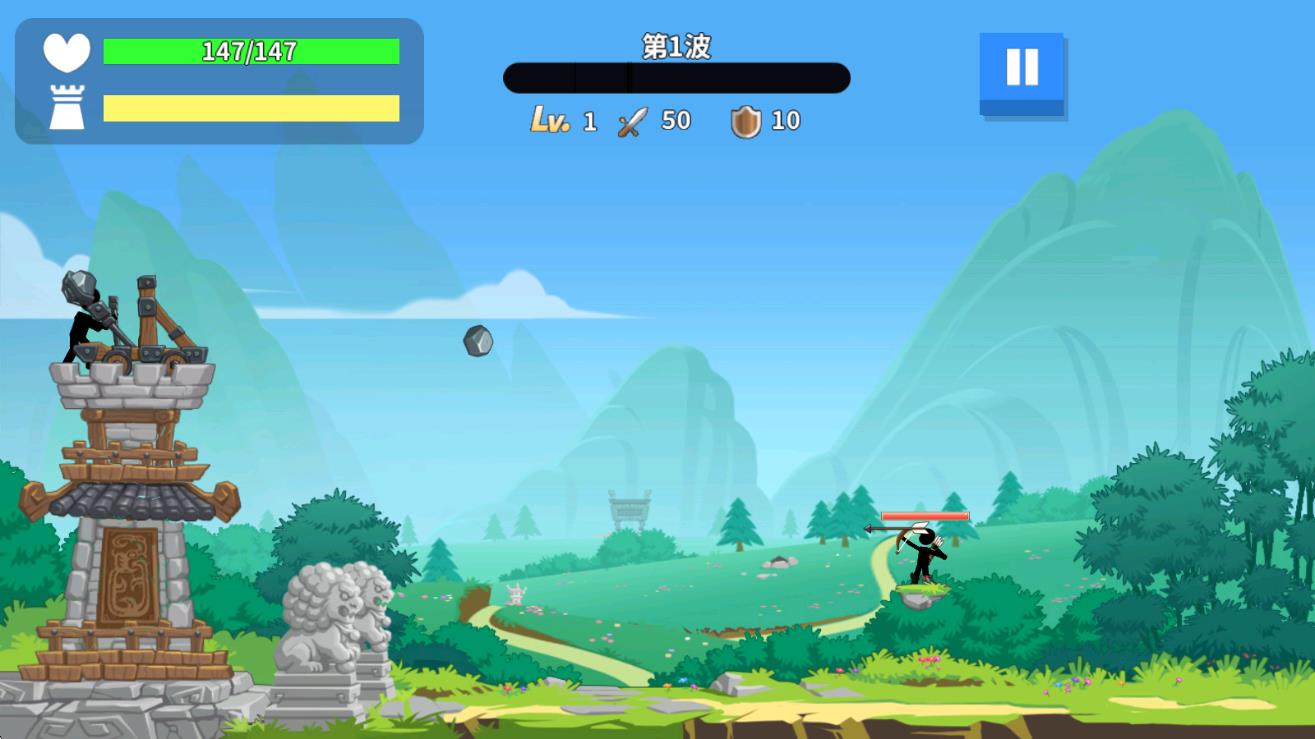Click the defense value 10

pos(788,120)
